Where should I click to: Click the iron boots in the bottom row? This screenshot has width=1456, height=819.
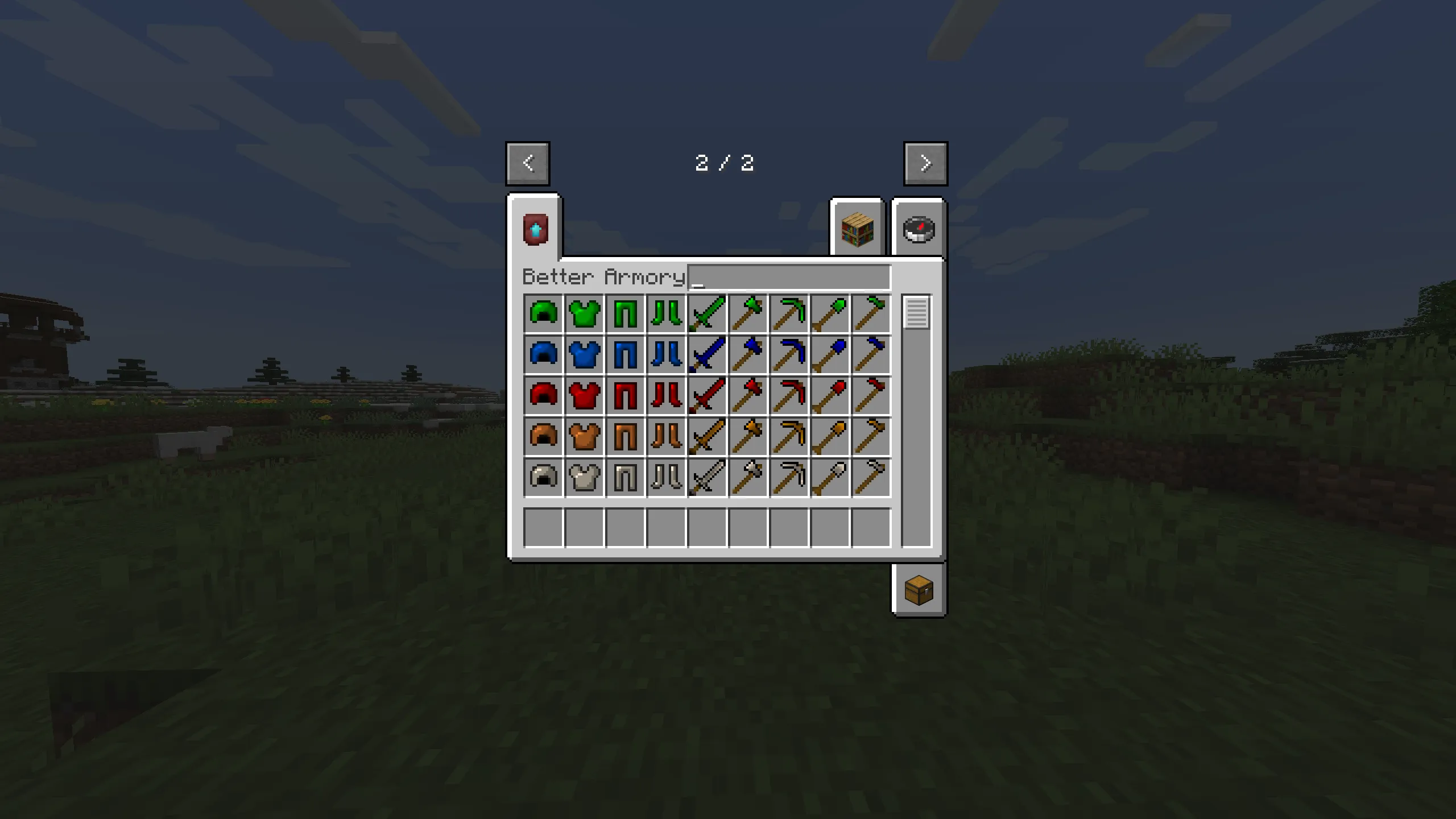(665, 475)
